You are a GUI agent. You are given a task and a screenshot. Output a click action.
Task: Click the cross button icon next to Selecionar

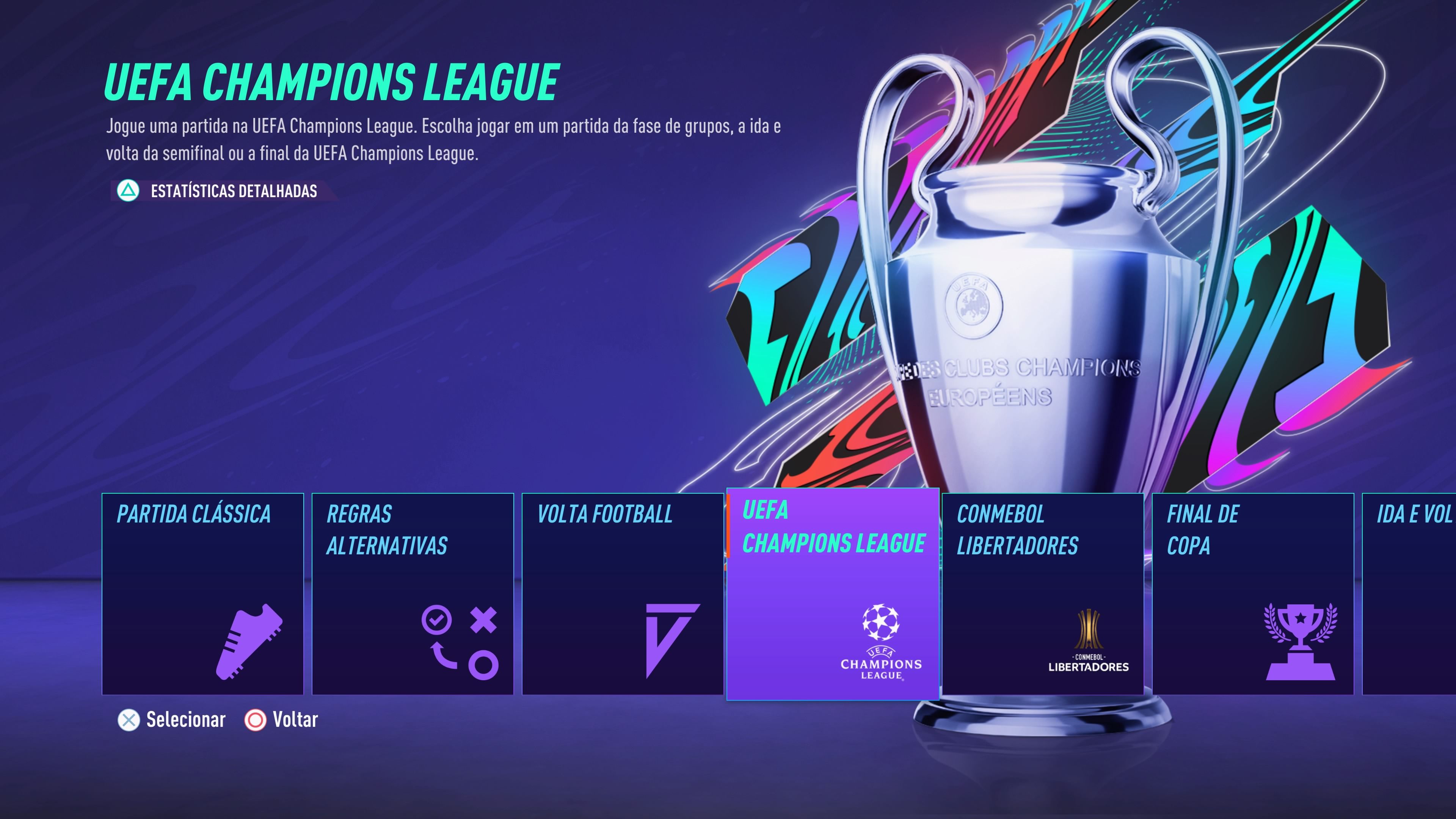[129, 720]
